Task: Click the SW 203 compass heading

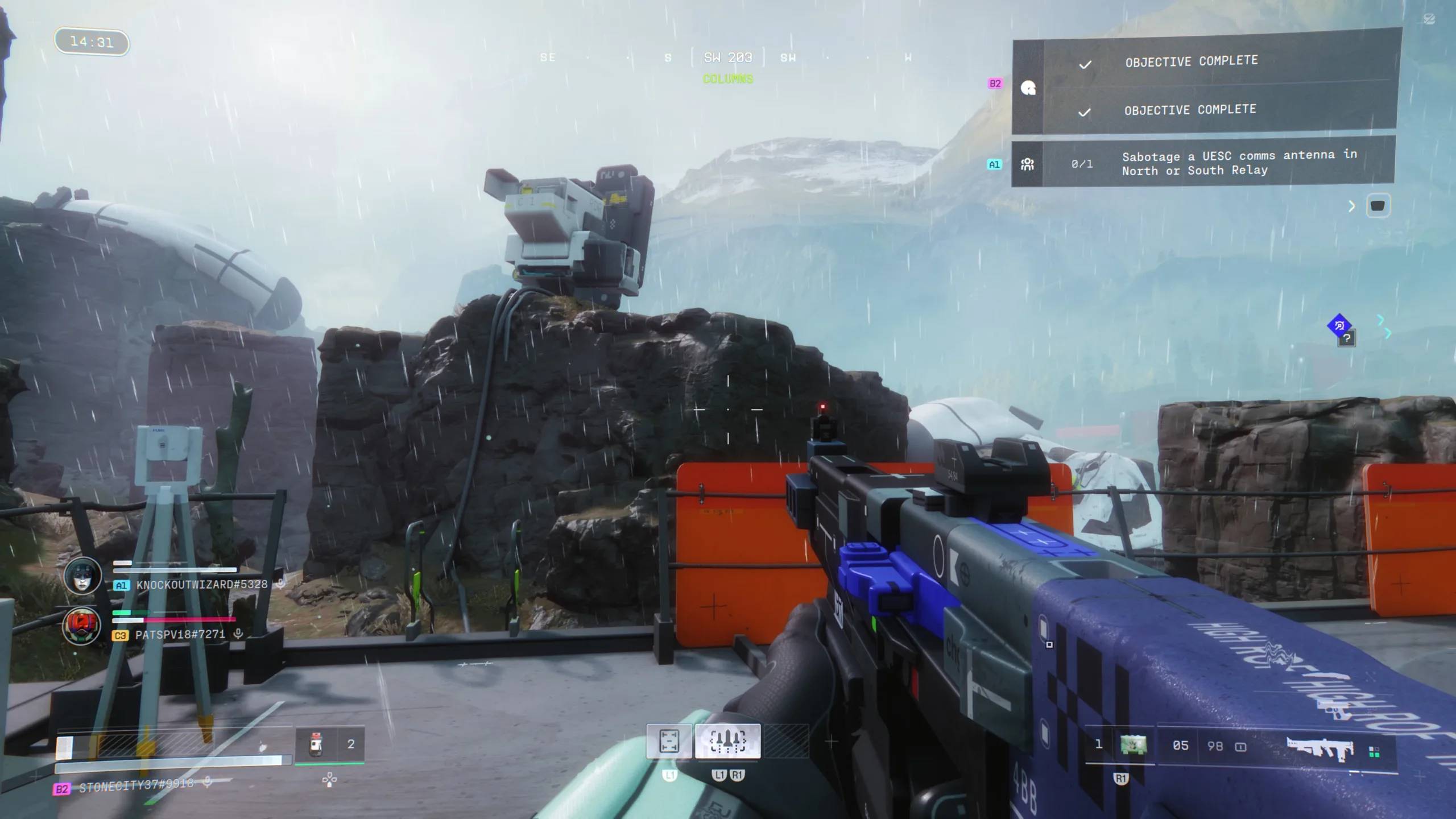Action: click(727, 57)
